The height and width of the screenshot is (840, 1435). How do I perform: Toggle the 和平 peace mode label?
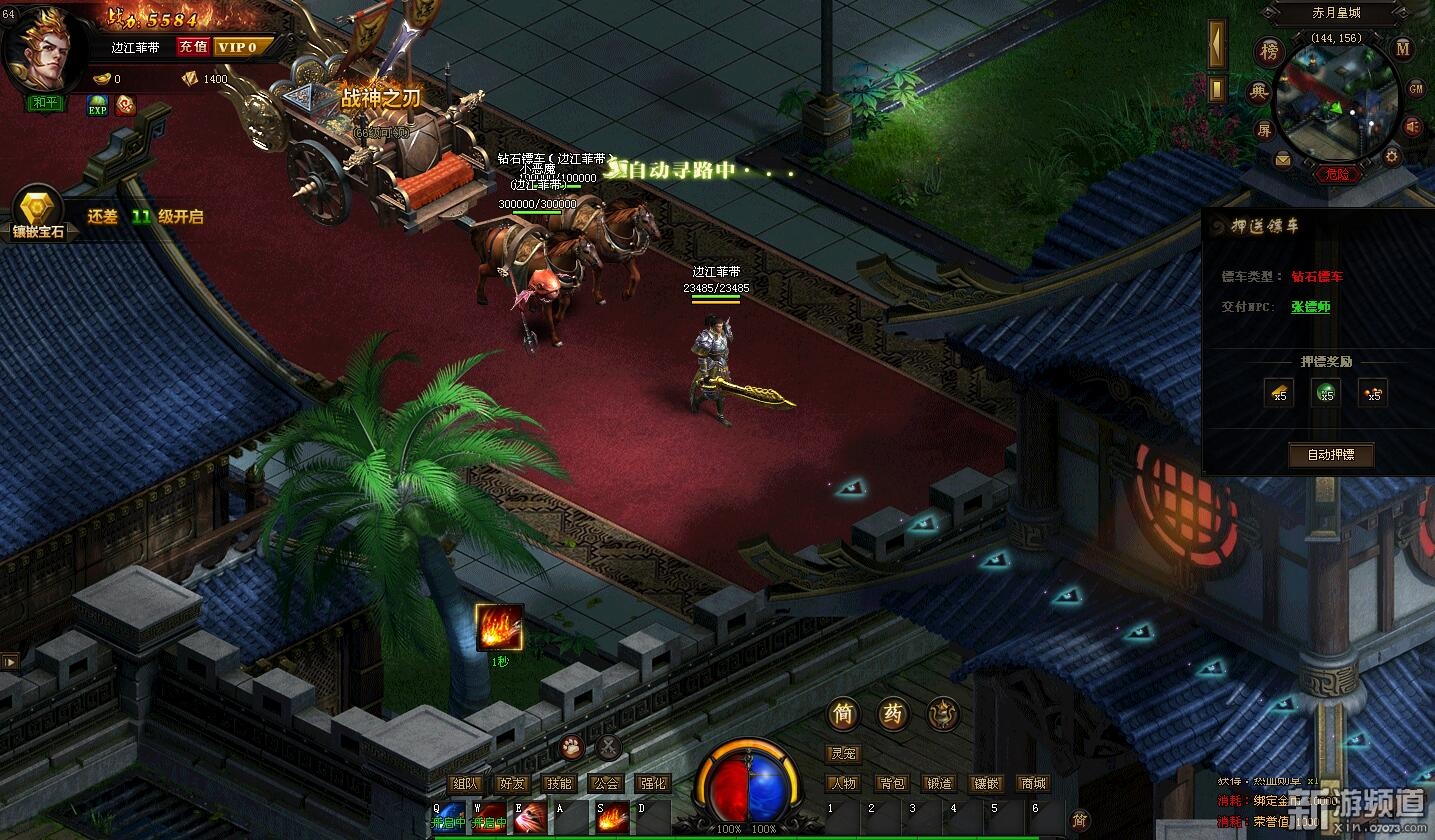[47, 102]
